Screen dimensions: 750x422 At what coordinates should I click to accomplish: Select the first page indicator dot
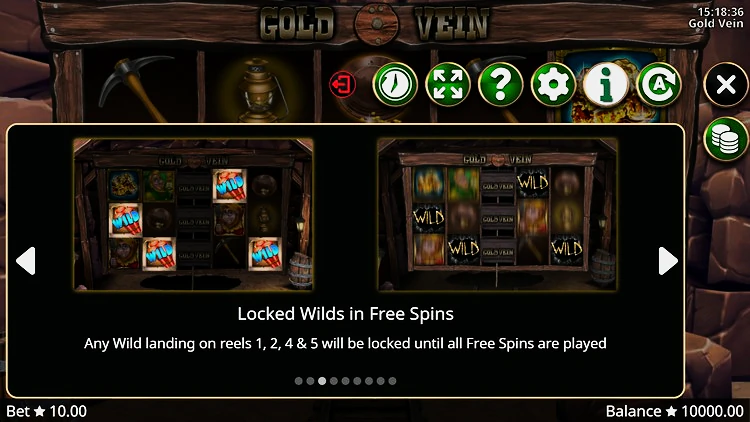click(x=298, y=381)
